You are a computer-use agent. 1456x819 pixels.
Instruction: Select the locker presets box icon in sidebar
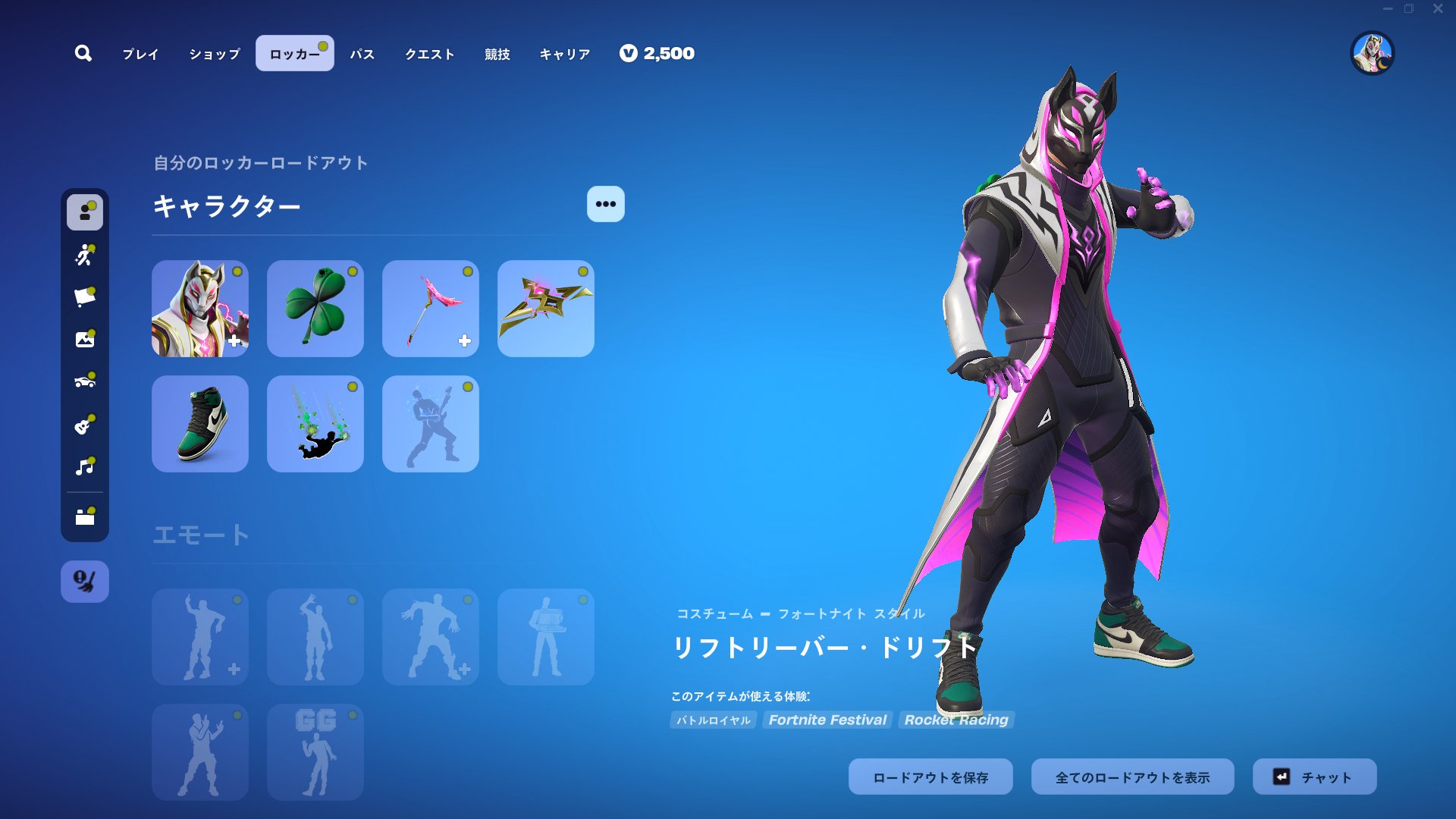(85, 517)
